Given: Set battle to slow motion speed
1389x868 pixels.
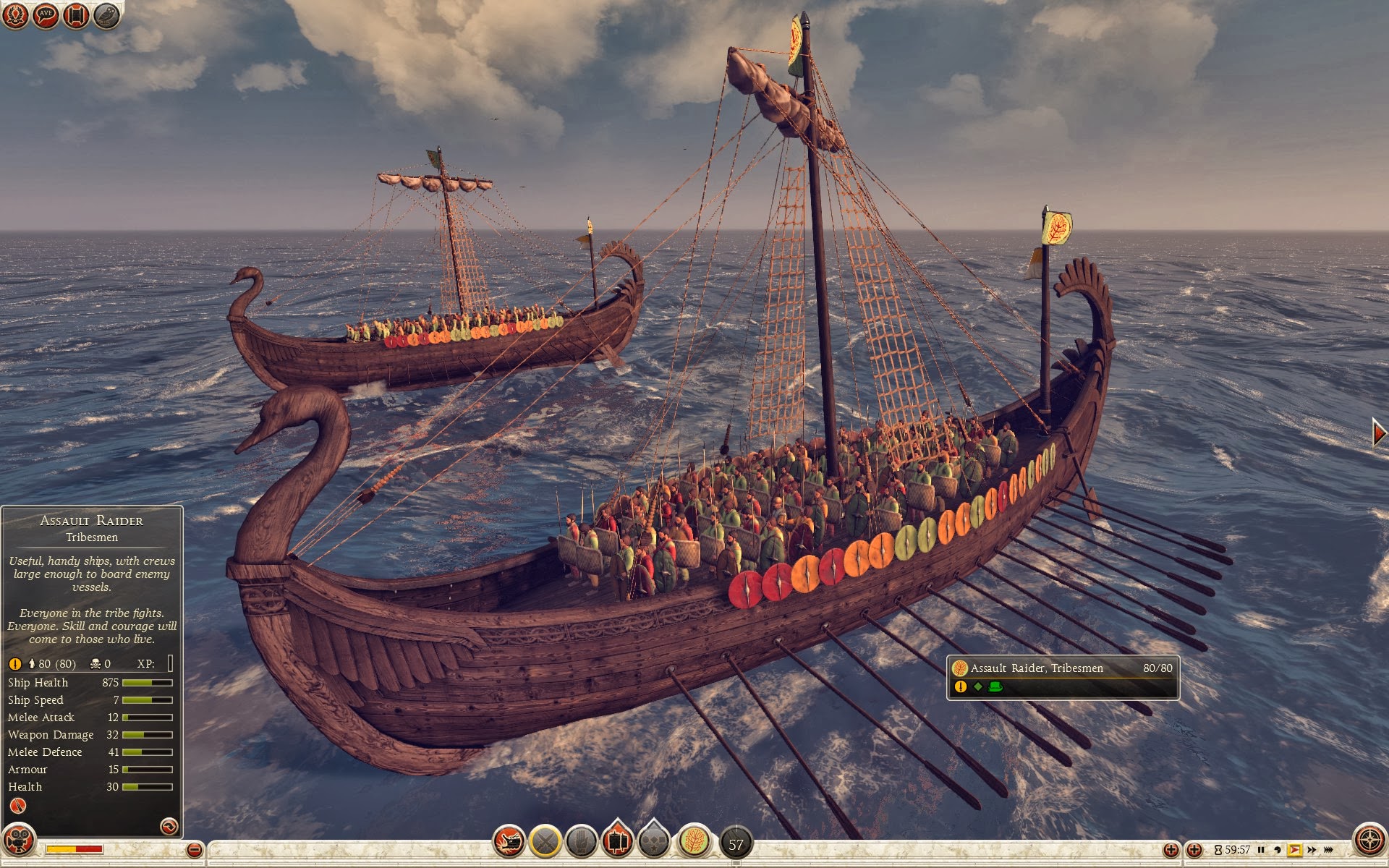Looking at the screenshot, I should [1278, 850].
